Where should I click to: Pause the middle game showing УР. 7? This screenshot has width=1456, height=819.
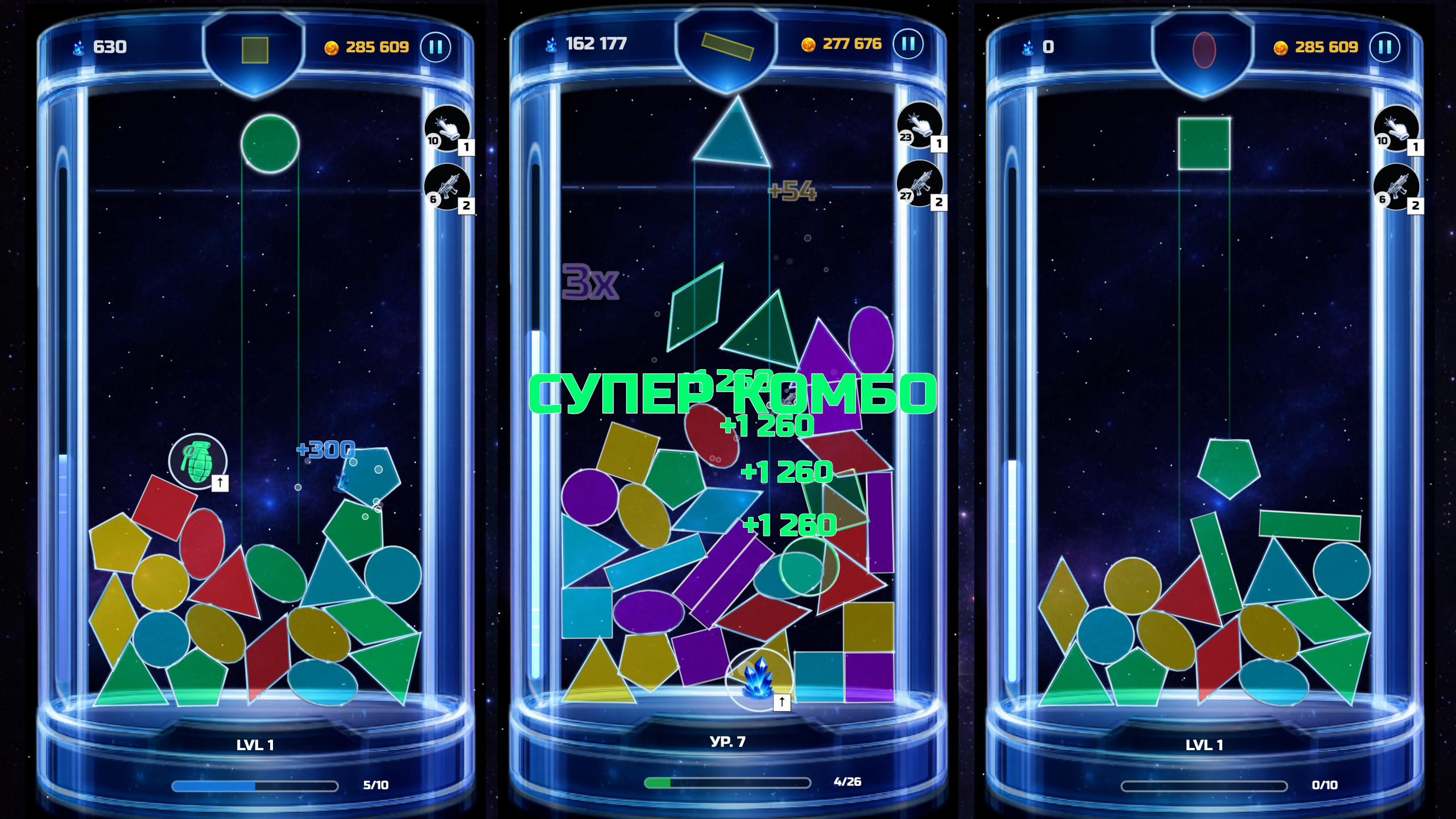908,43
